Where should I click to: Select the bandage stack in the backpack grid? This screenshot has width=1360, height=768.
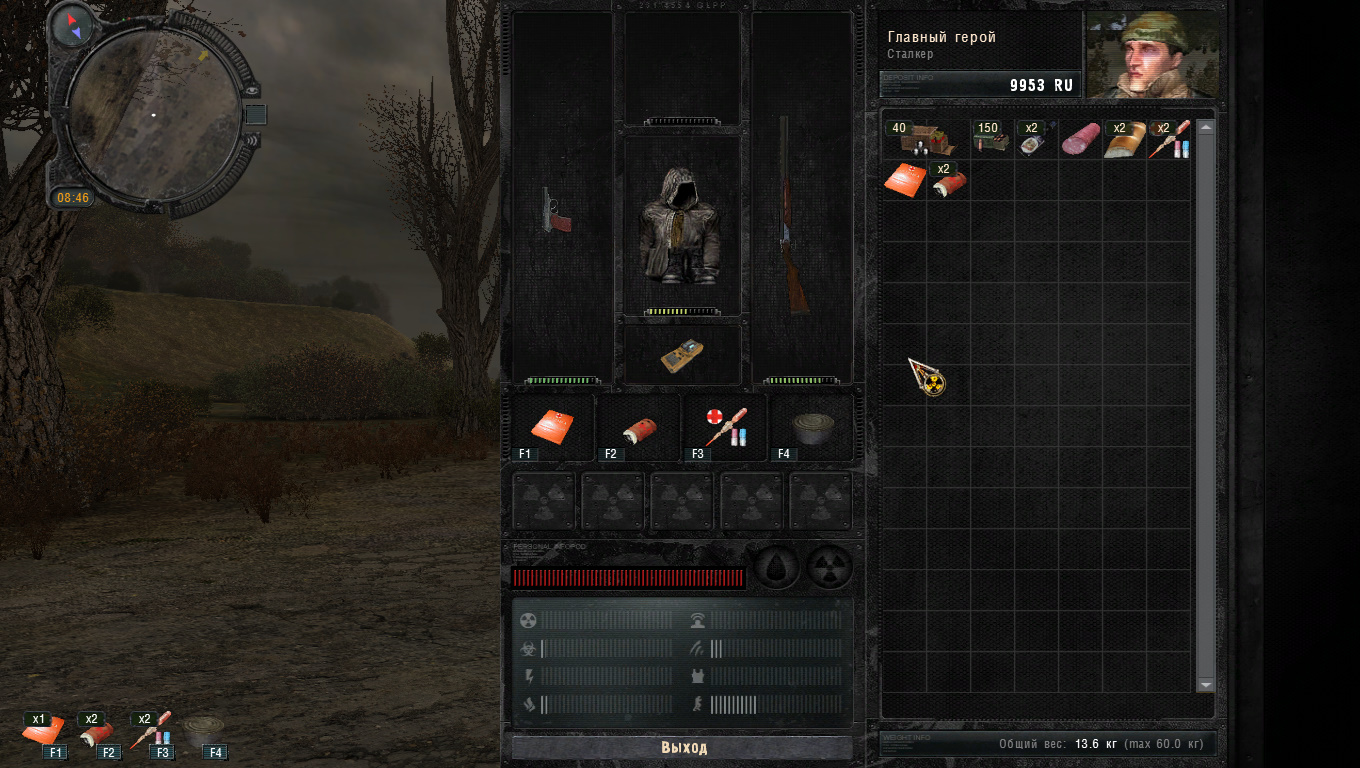[948, 180]
